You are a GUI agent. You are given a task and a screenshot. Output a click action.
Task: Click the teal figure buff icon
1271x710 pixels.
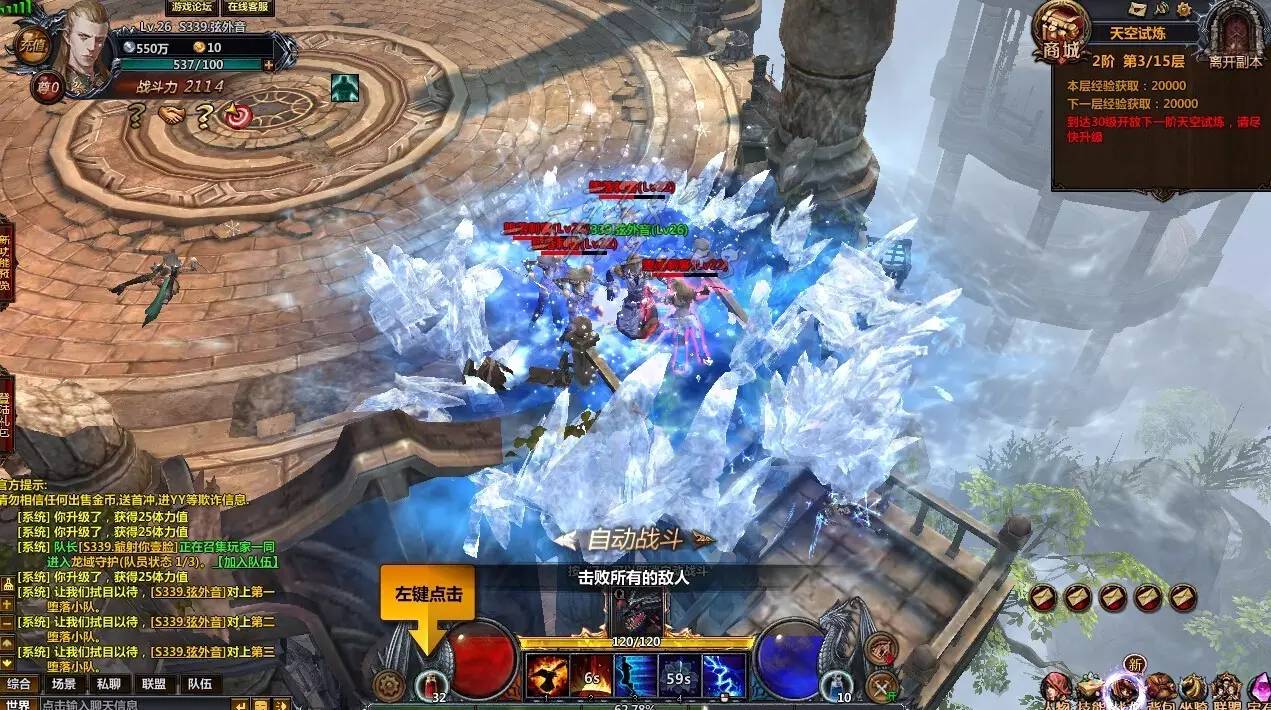tap(345, 88)
